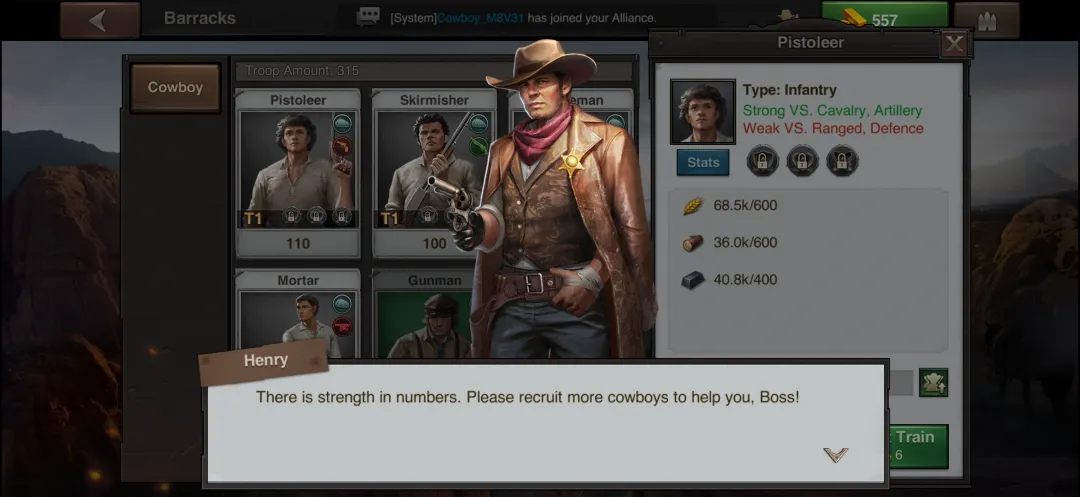Open the Pistoleer Stats
The width and height of the screenshot is (1080, 497).
(702, 162)
